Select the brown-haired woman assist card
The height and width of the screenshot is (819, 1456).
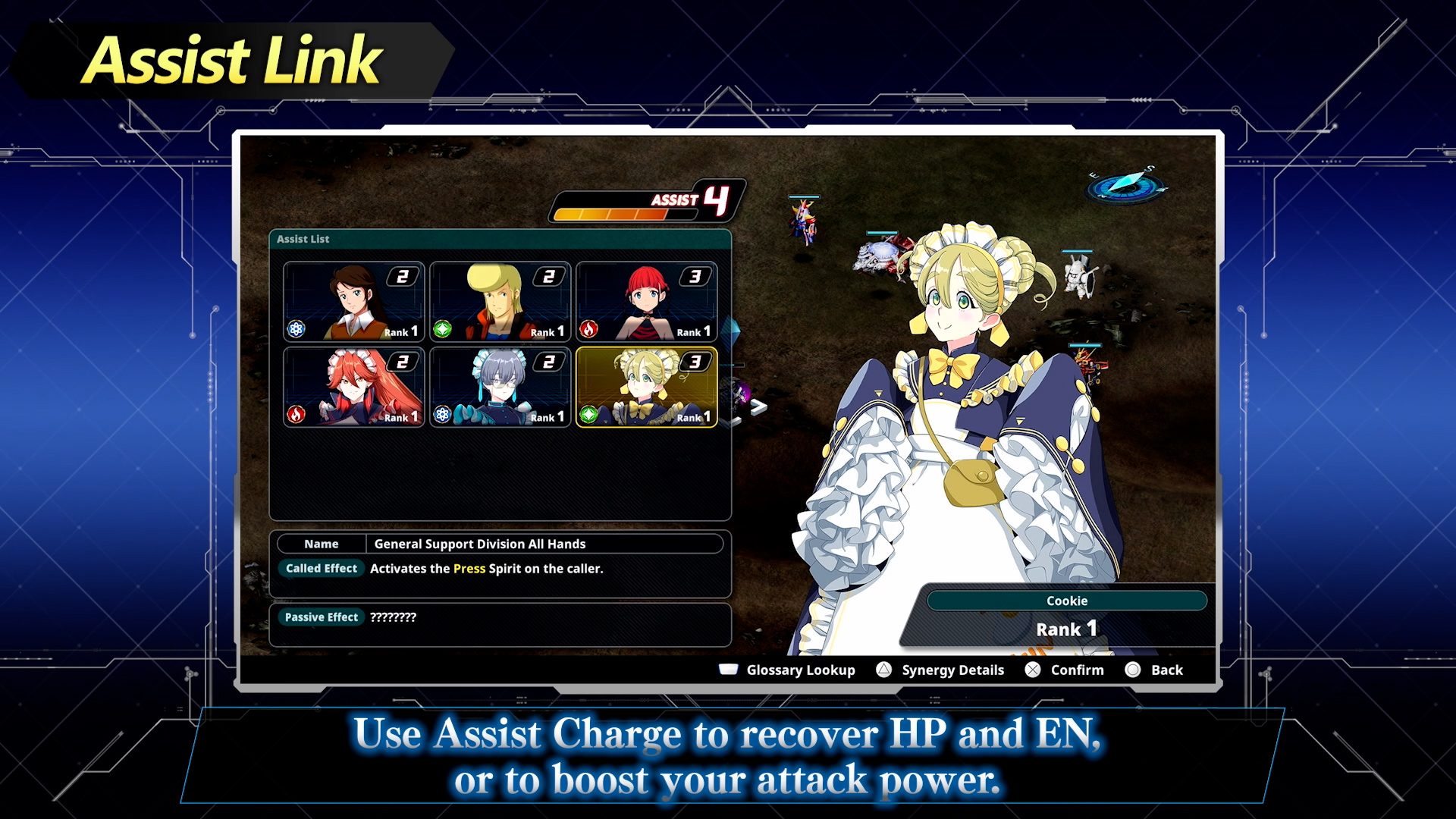[x=353, y=301]
